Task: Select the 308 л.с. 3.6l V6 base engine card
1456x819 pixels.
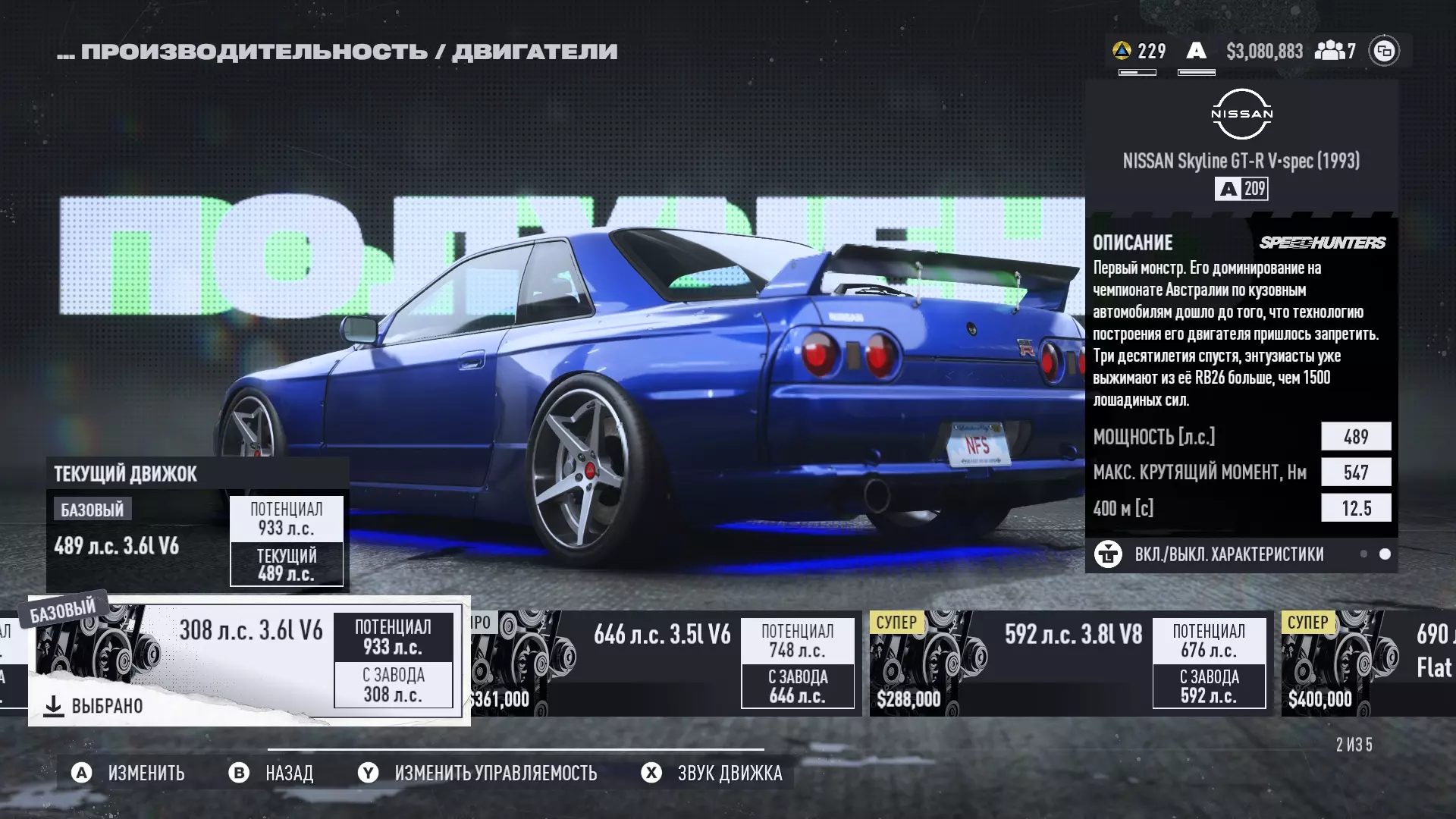Action: pyautogui.click(x=249, y=660)
